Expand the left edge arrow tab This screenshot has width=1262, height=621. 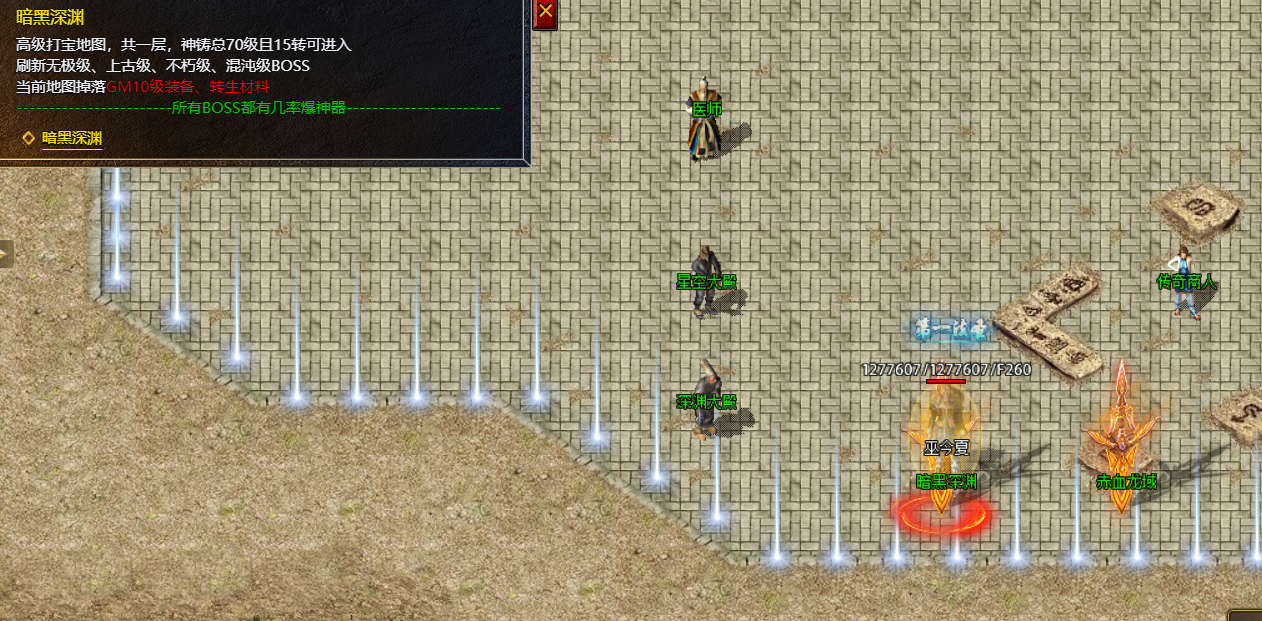click(5, 254)
